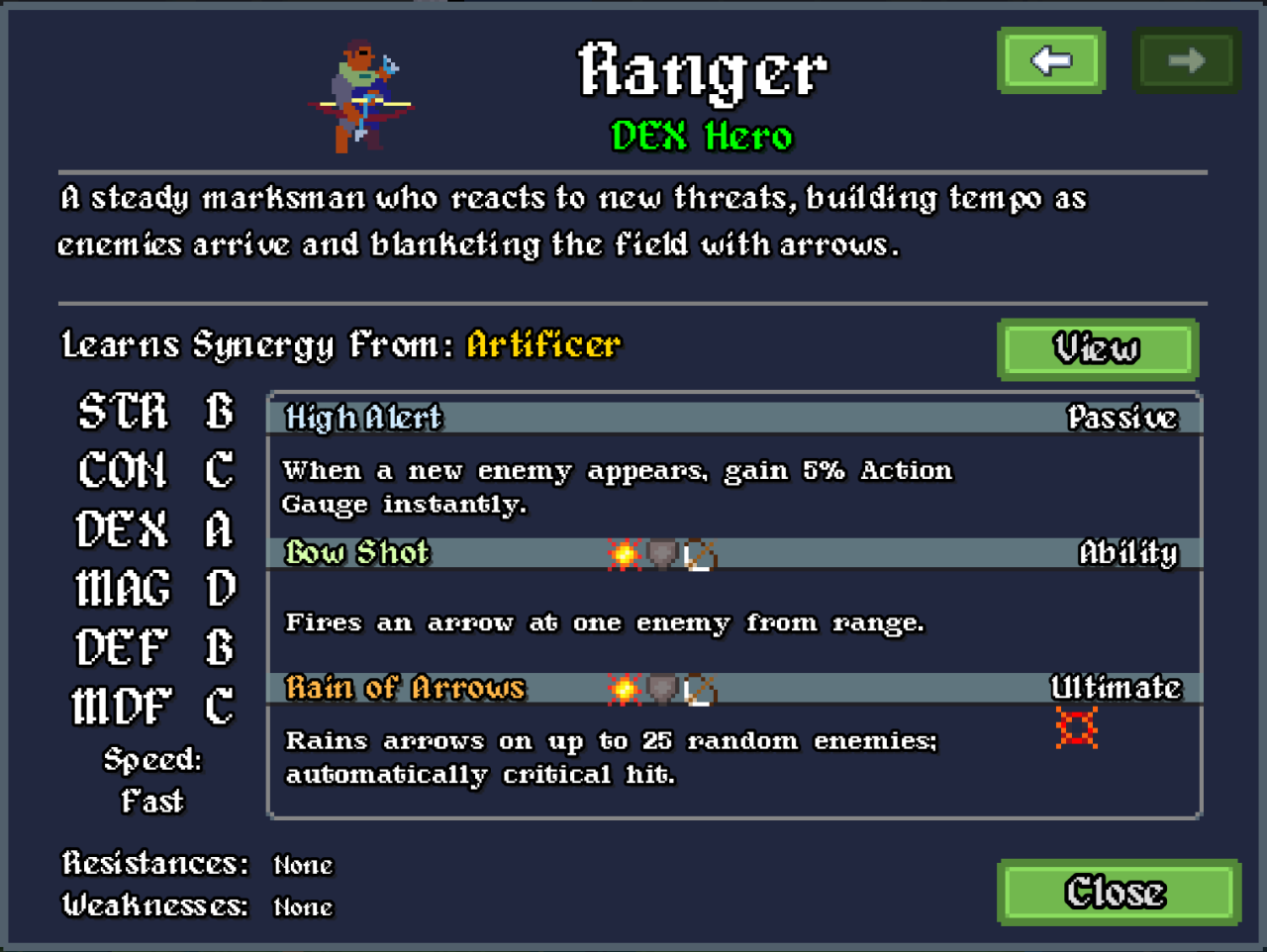Go to the previous hero with left arrow
Screen dimensions: 1267x952
(1050, 61)
